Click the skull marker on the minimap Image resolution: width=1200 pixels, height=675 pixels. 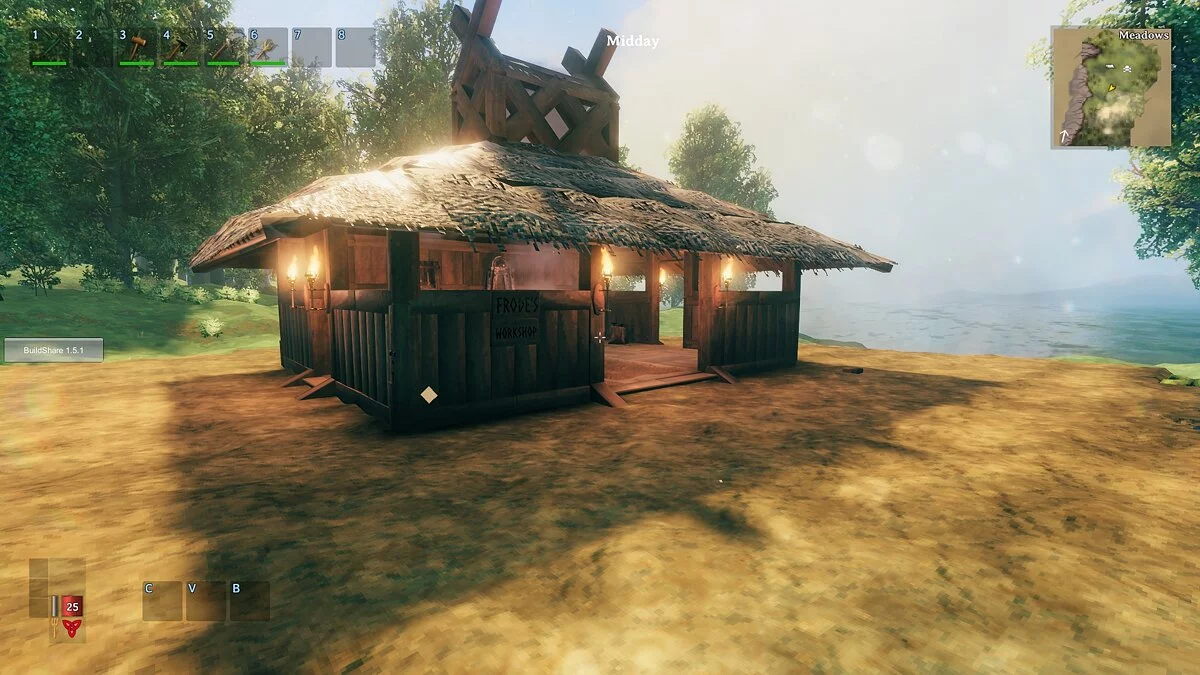pos(1126,68)
